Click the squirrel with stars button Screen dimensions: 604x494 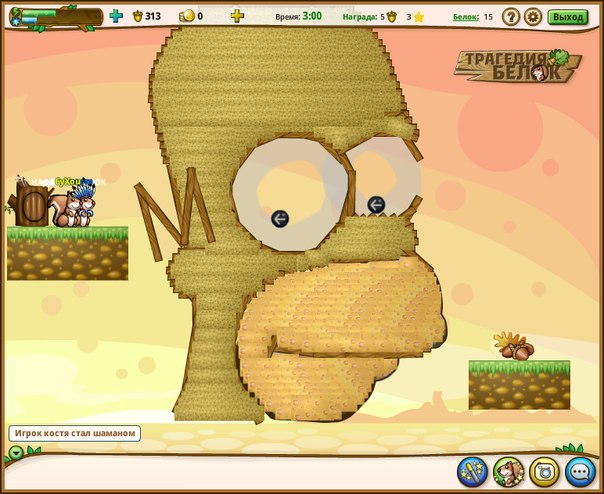tap(508, 471)
